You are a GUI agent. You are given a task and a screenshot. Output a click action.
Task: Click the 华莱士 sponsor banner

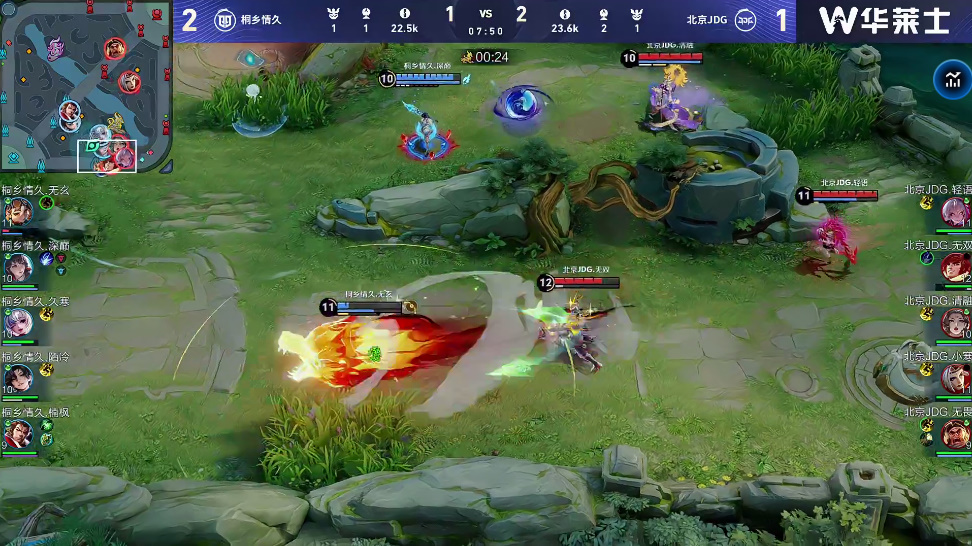point(884,20)
